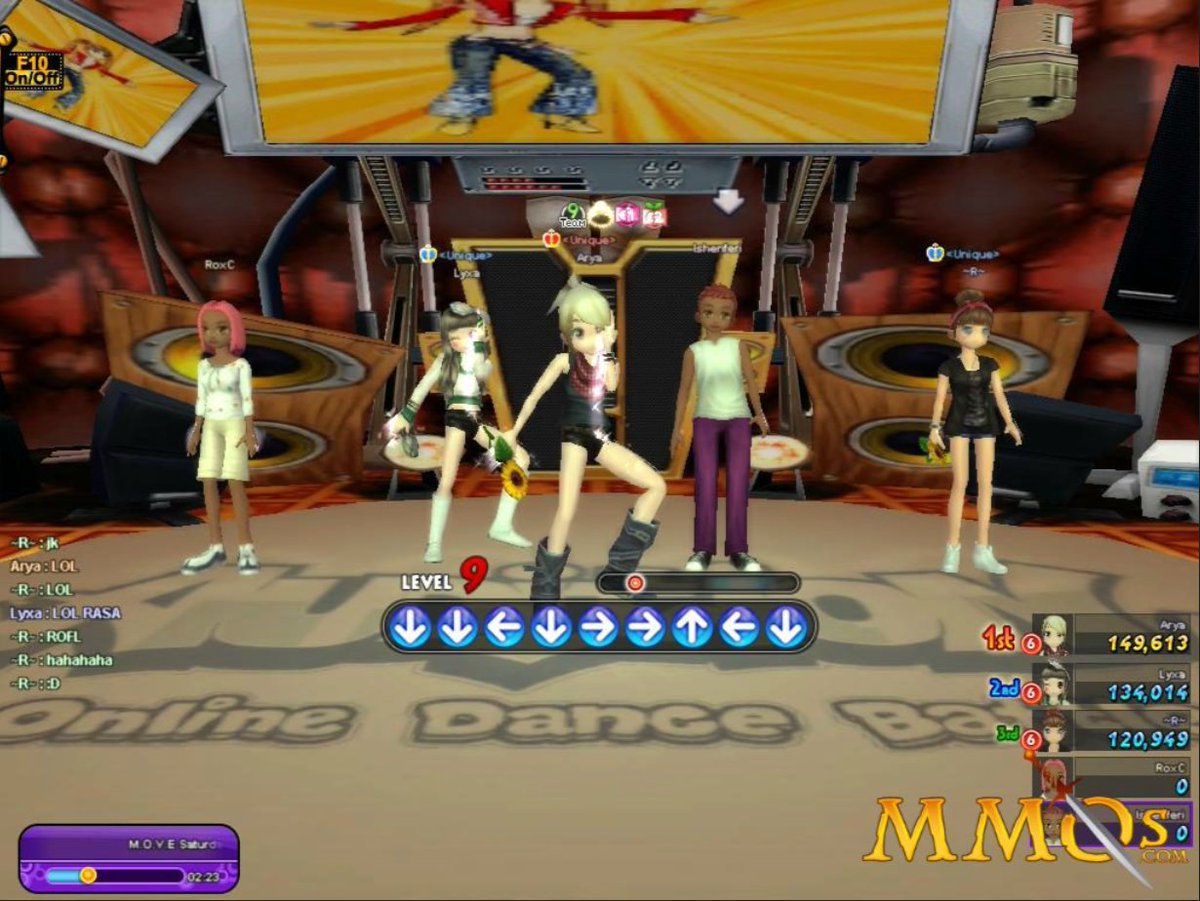Viewport: 1200px width, 901px height.
Task: Click the blue crown Unique badge above Lyxa
Action: (x=428, y=255)
